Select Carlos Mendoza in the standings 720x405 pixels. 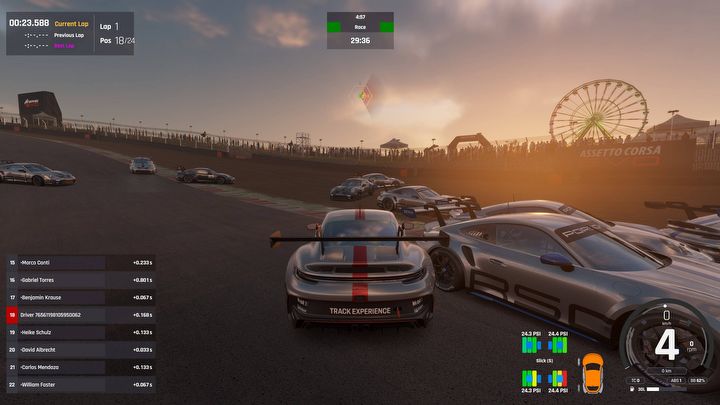click(x=80, y=367)
